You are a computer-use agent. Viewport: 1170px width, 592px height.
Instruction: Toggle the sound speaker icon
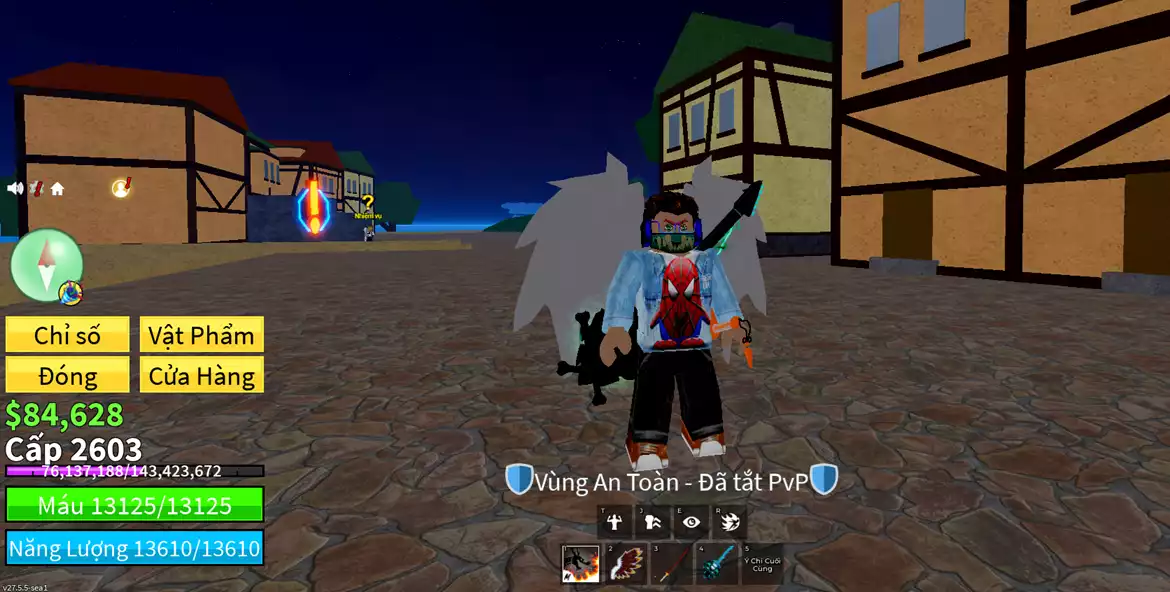point(15,188)
